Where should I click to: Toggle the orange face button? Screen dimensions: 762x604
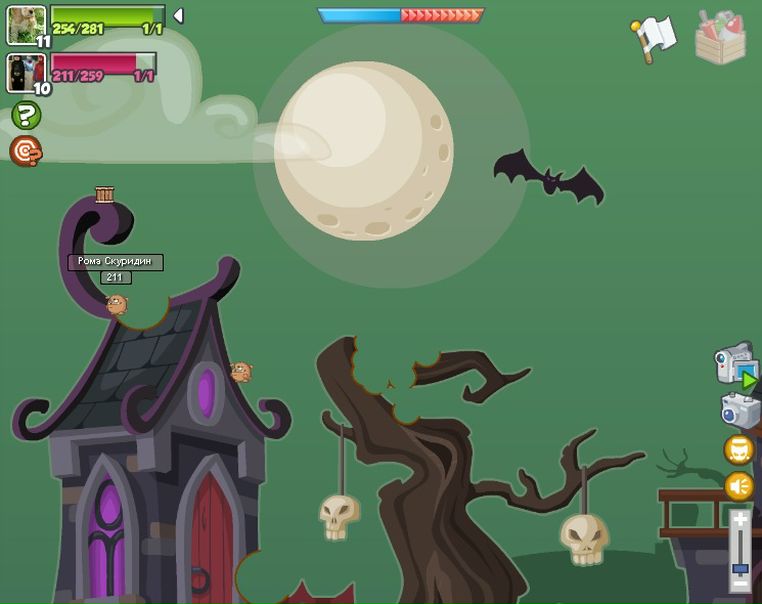click(x=739, y=449)
